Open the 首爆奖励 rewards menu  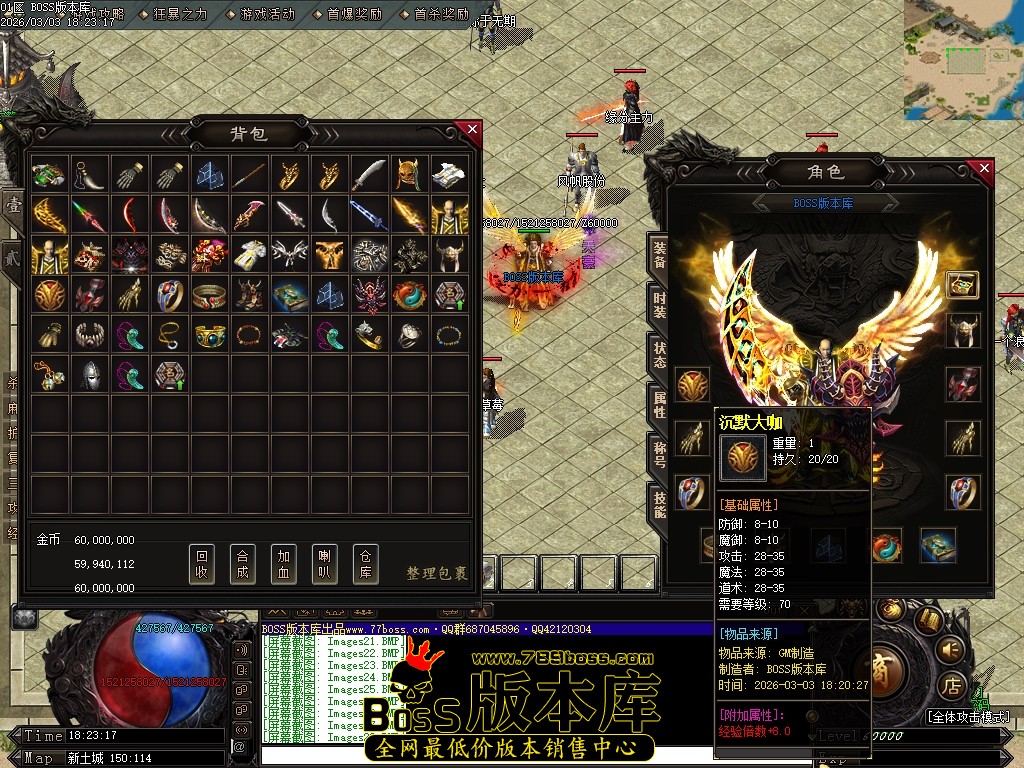click(354, 14)
